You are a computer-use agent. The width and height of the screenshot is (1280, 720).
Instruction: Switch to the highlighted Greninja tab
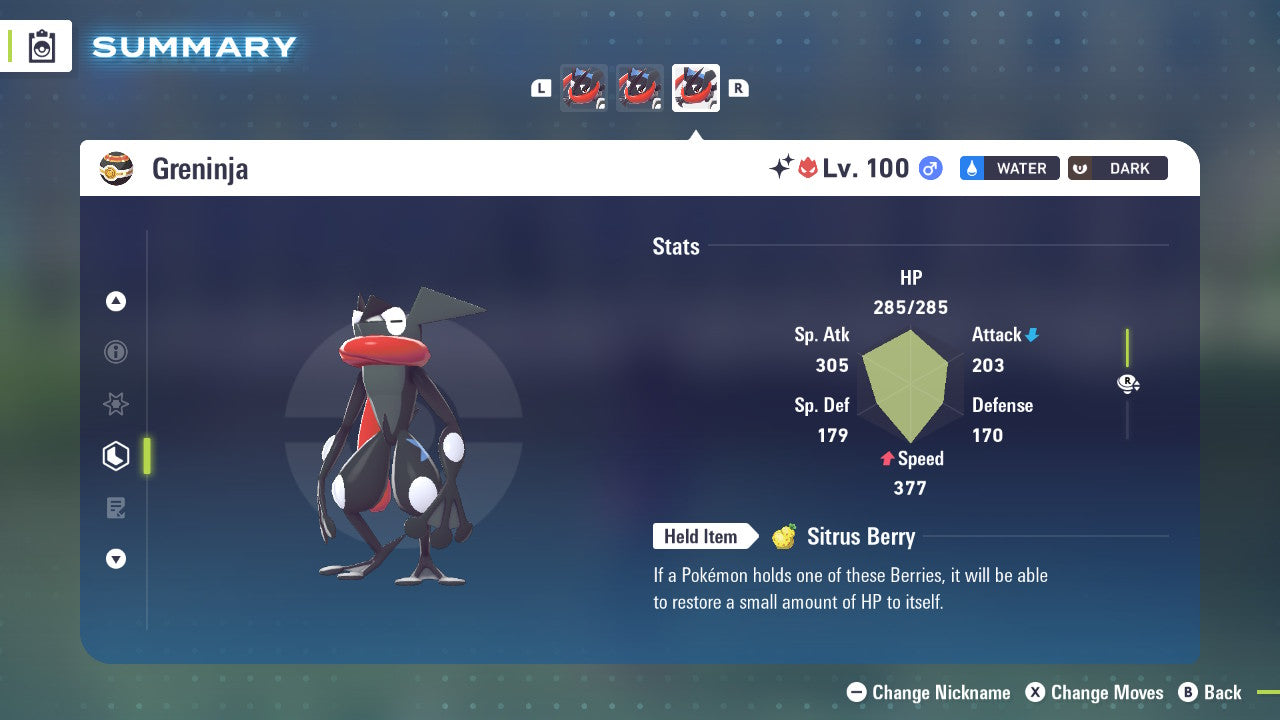pyautogui.click(x=695, y=87)
